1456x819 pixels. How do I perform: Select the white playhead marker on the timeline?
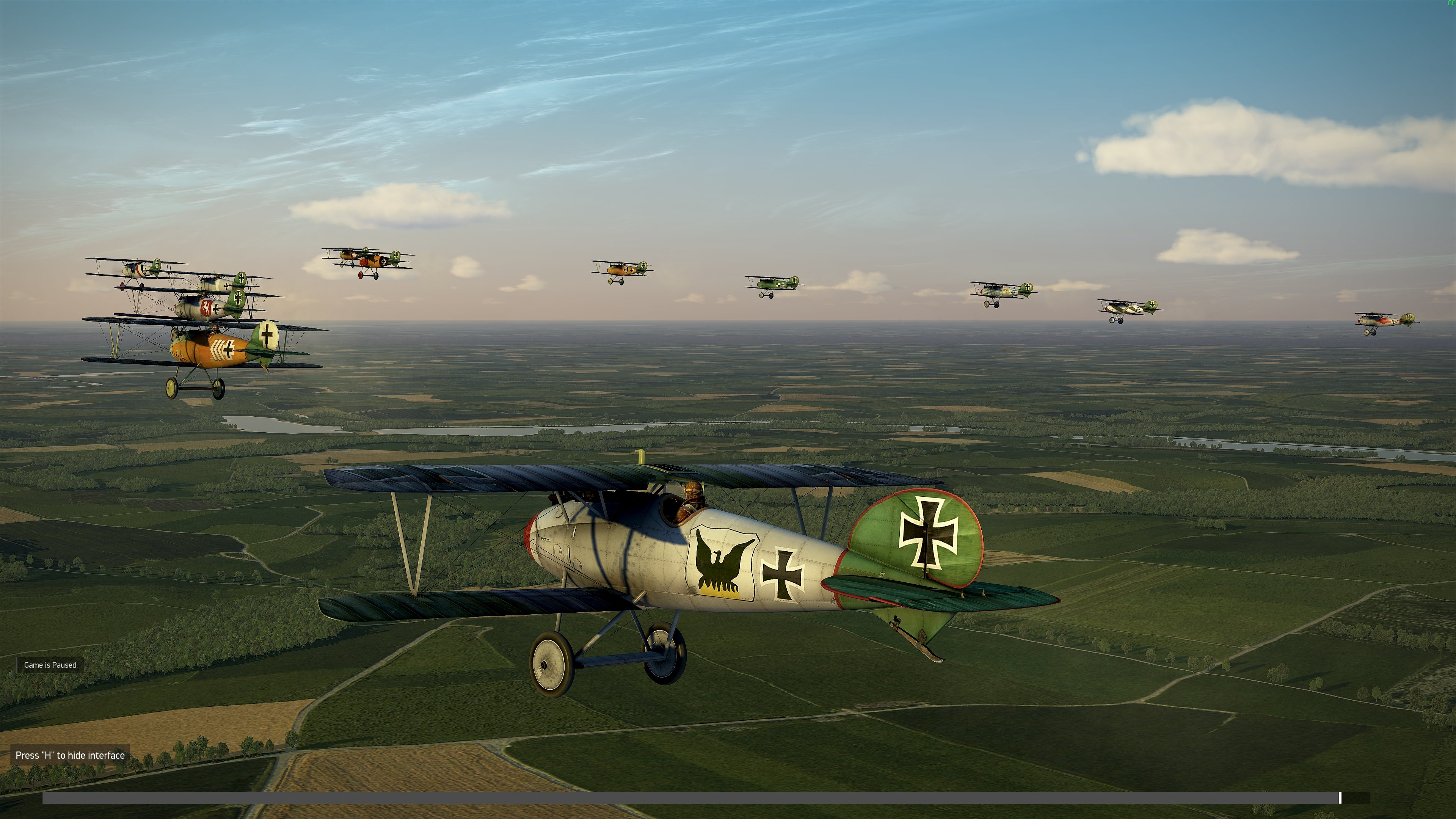coord(1340,797)
